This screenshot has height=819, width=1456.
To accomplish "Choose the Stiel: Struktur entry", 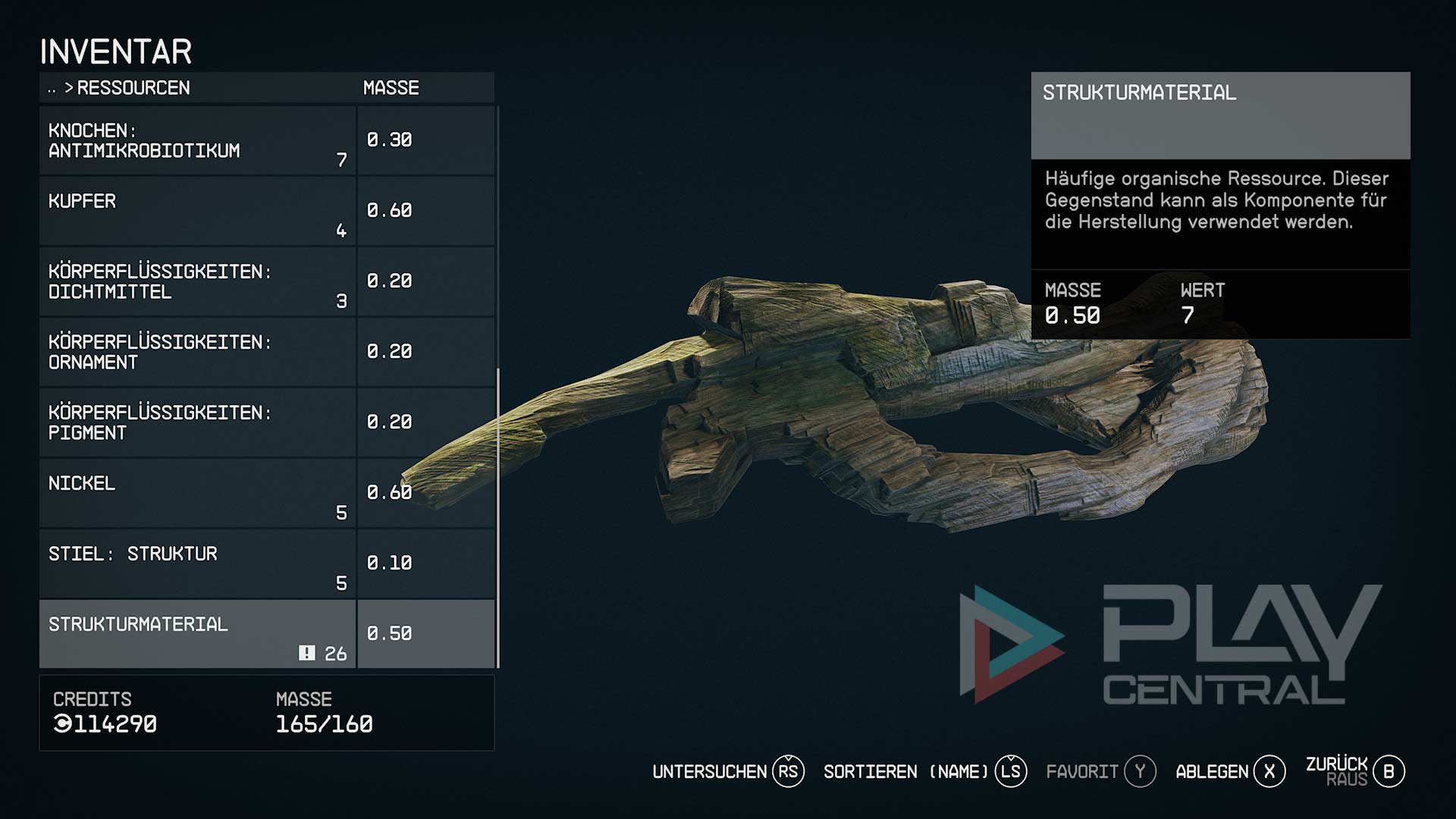I will click(197, 564).
